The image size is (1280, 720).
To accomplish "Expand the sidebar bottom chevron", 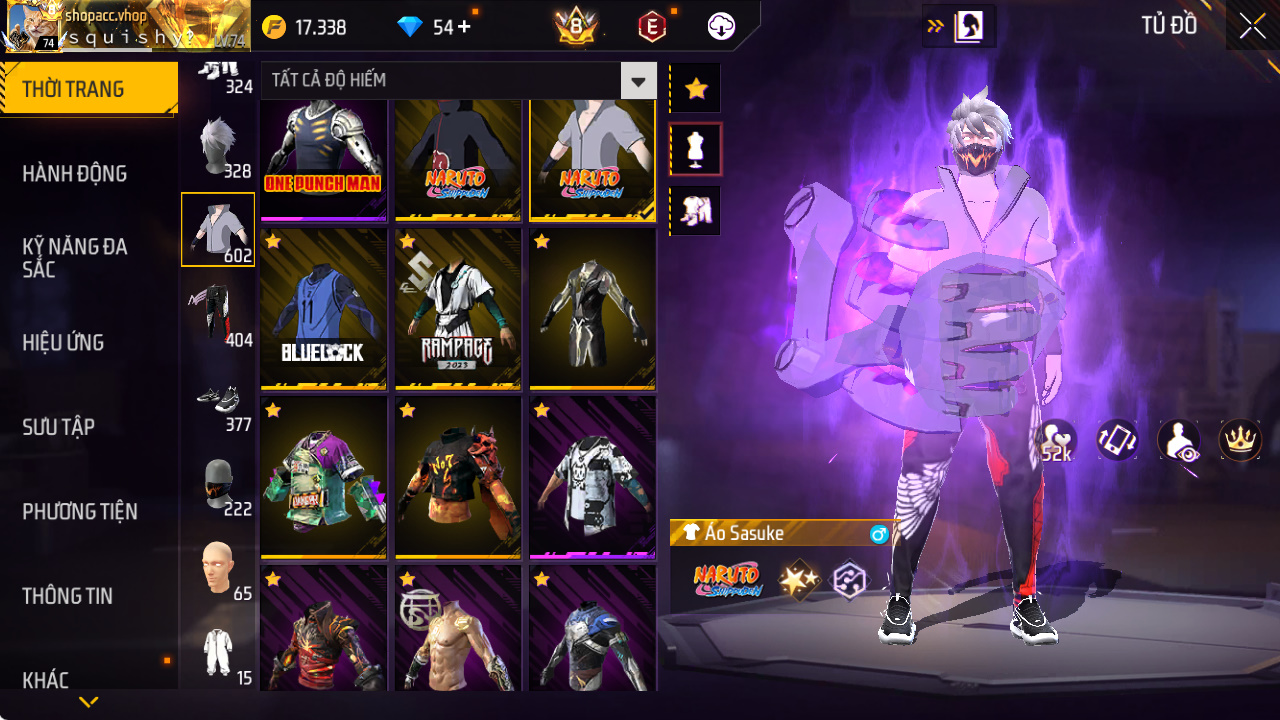I will coord(88,703).
